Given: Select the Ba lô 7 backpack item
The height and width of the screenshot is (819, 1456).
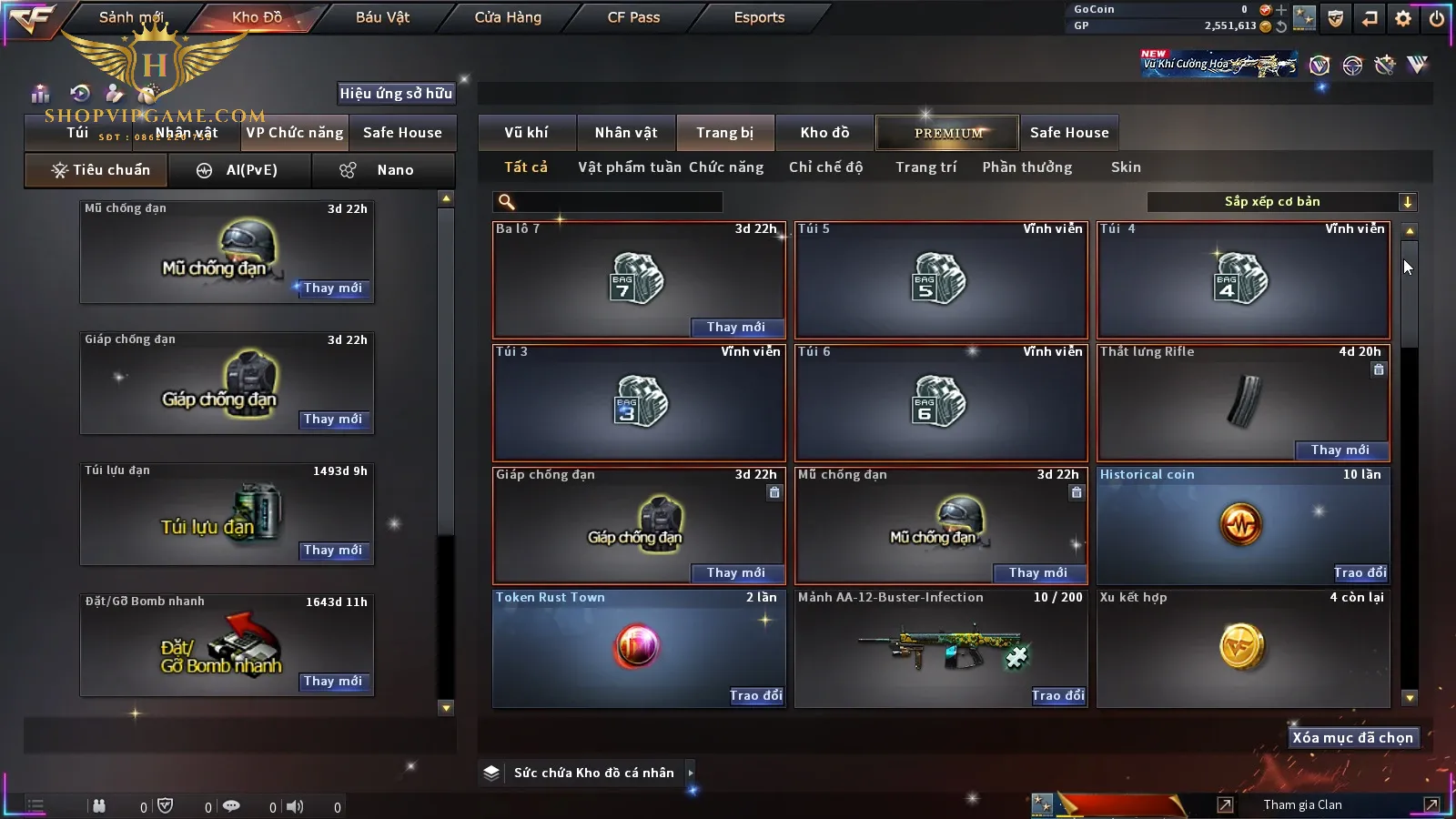Looking at the screenshot, I should (x=638, y=279).
